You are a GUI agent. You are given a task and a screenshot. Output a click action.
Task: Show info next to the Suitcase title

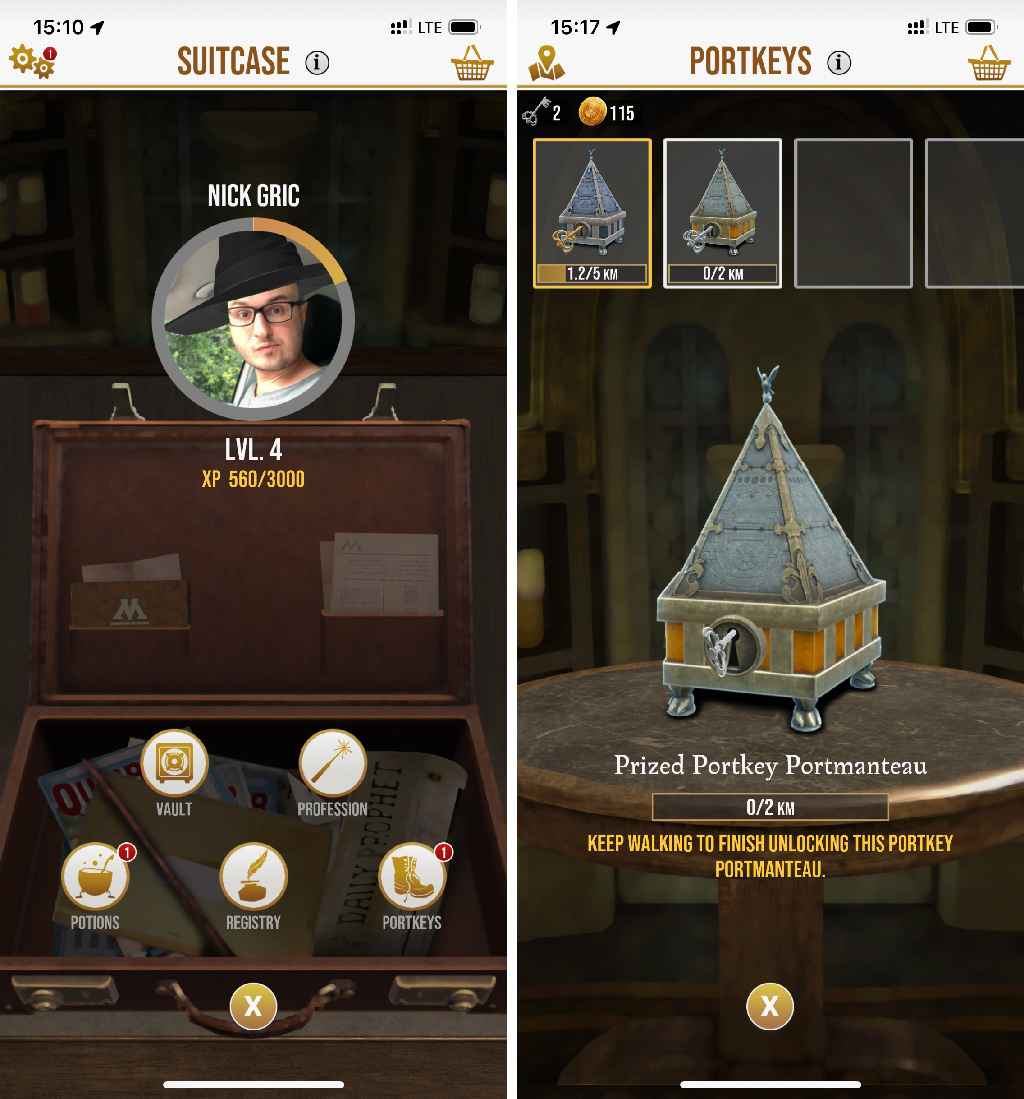[317, 63]
